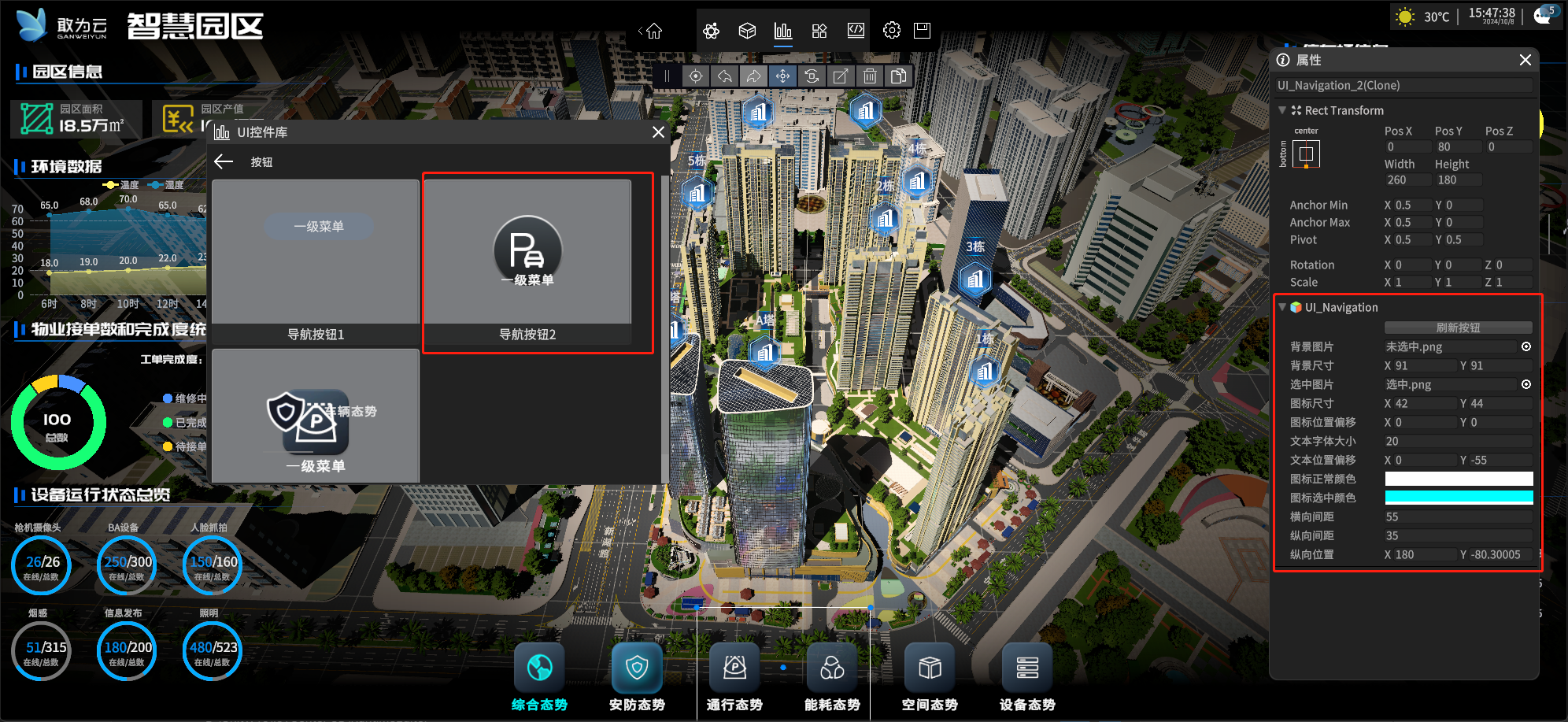
Task: Open the 图标选中颜色 cyan color swatch
Action: pos(1459,498)
